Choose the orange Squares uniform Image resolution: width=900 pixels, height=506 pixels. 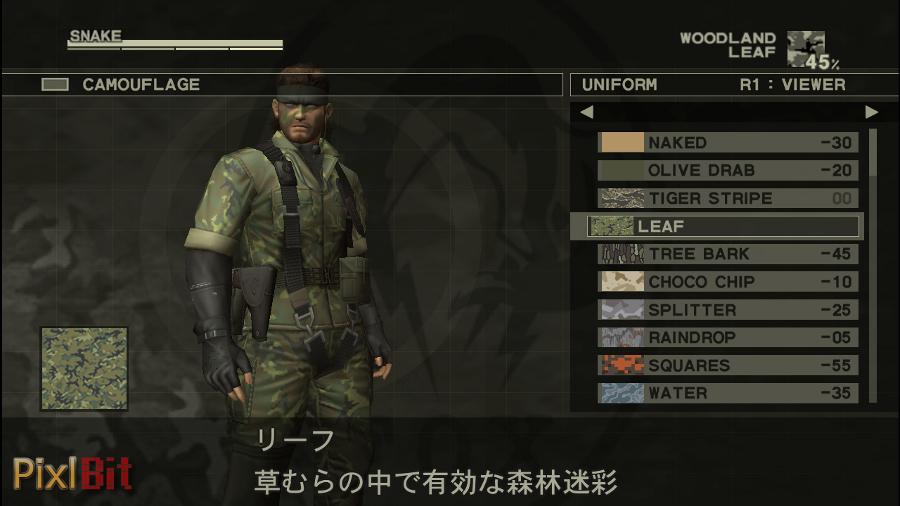728,366
